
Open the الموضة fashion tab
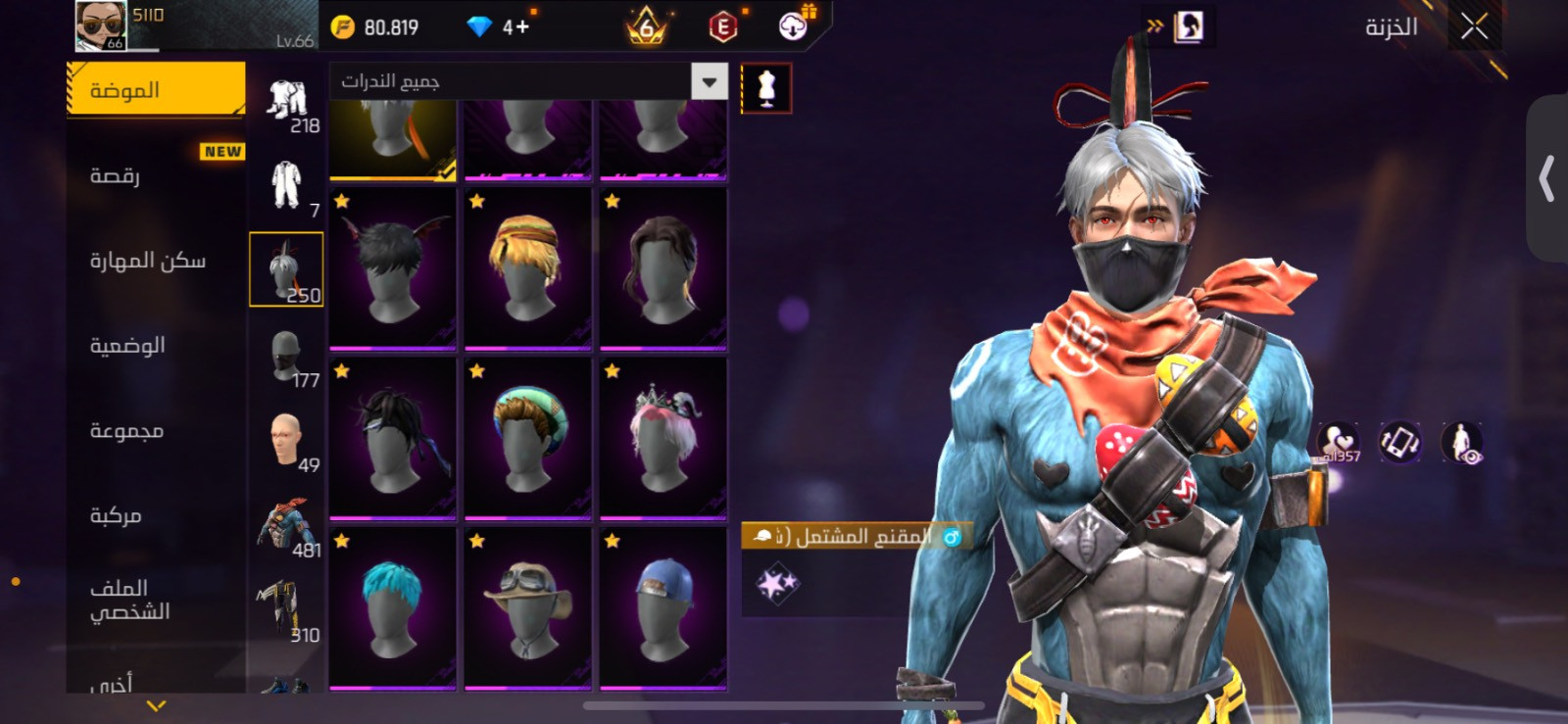(x=155, y=90)
